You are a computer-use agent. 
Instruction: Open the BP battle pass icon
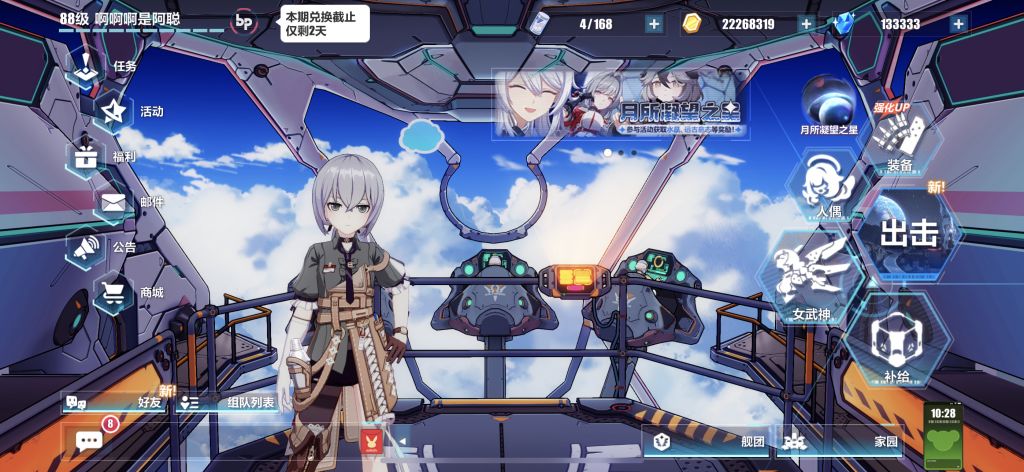point(243,20)
